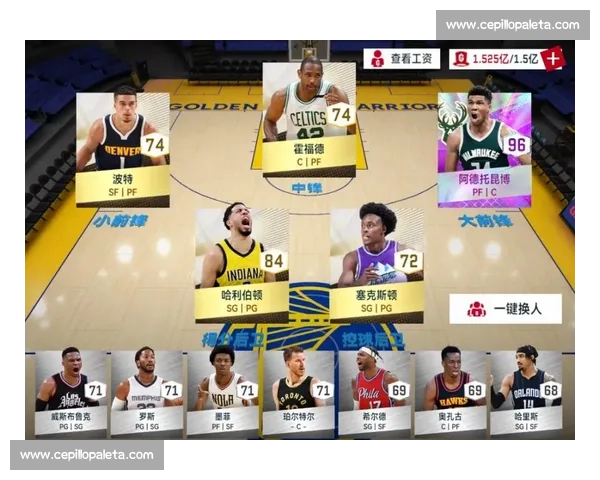Select the 奥孔古 Hawks bench card
The image size is (600, 480).
click(x=450, y=392)
